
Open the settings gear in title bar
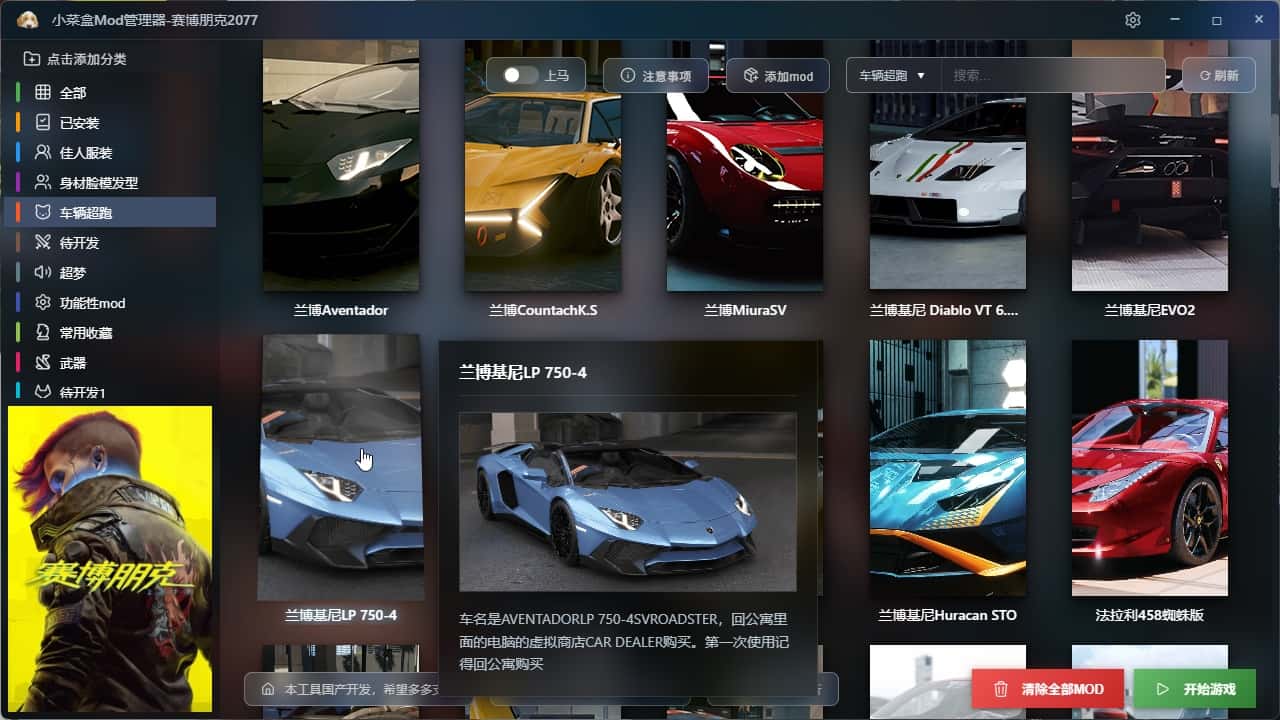pos(1133,20)
